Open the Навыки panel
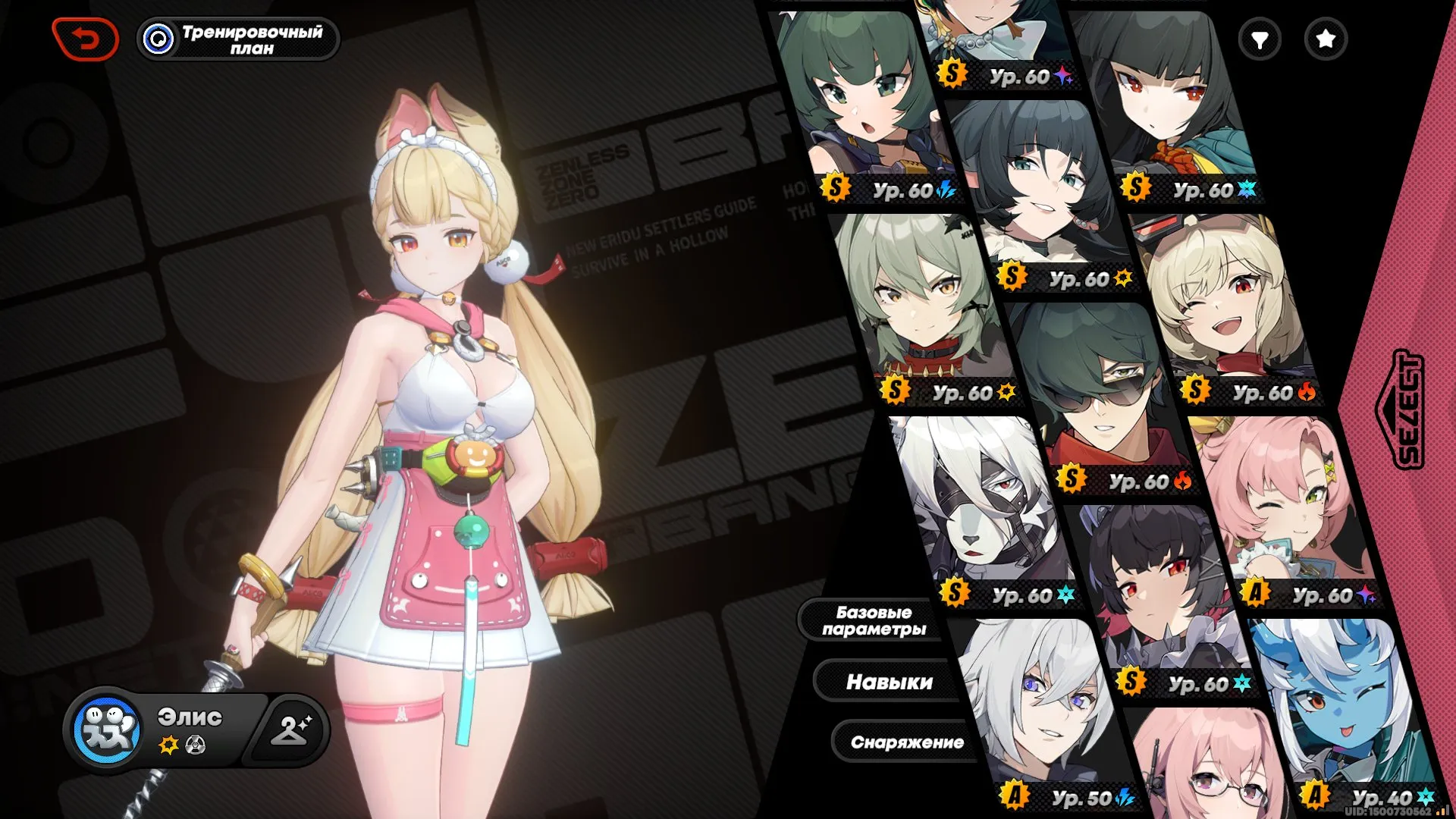1456x819 pixels. pos(889,682)
